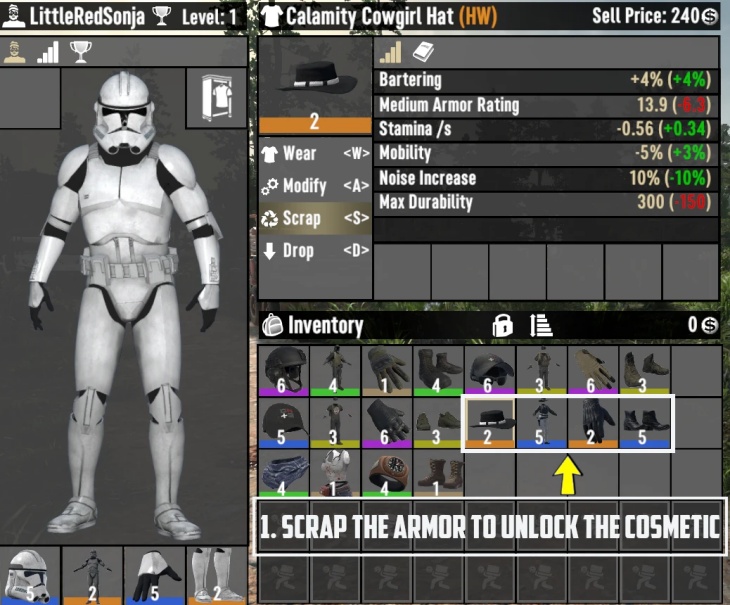
Task: Show the character stats bars tab
Action: [x=47, y=53]
